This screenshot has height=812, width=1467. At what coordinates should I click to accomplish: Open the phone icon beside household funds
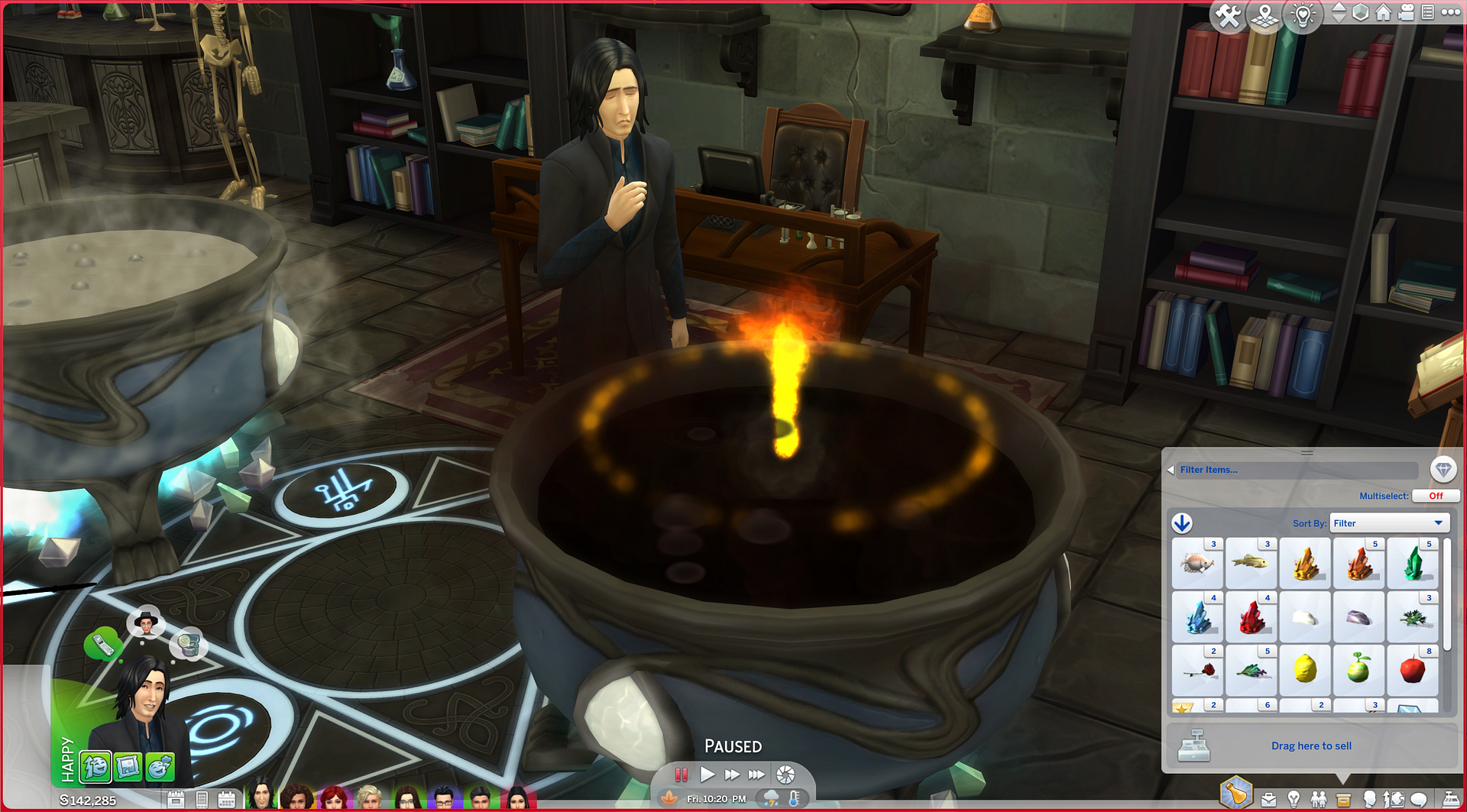[202, 800]
